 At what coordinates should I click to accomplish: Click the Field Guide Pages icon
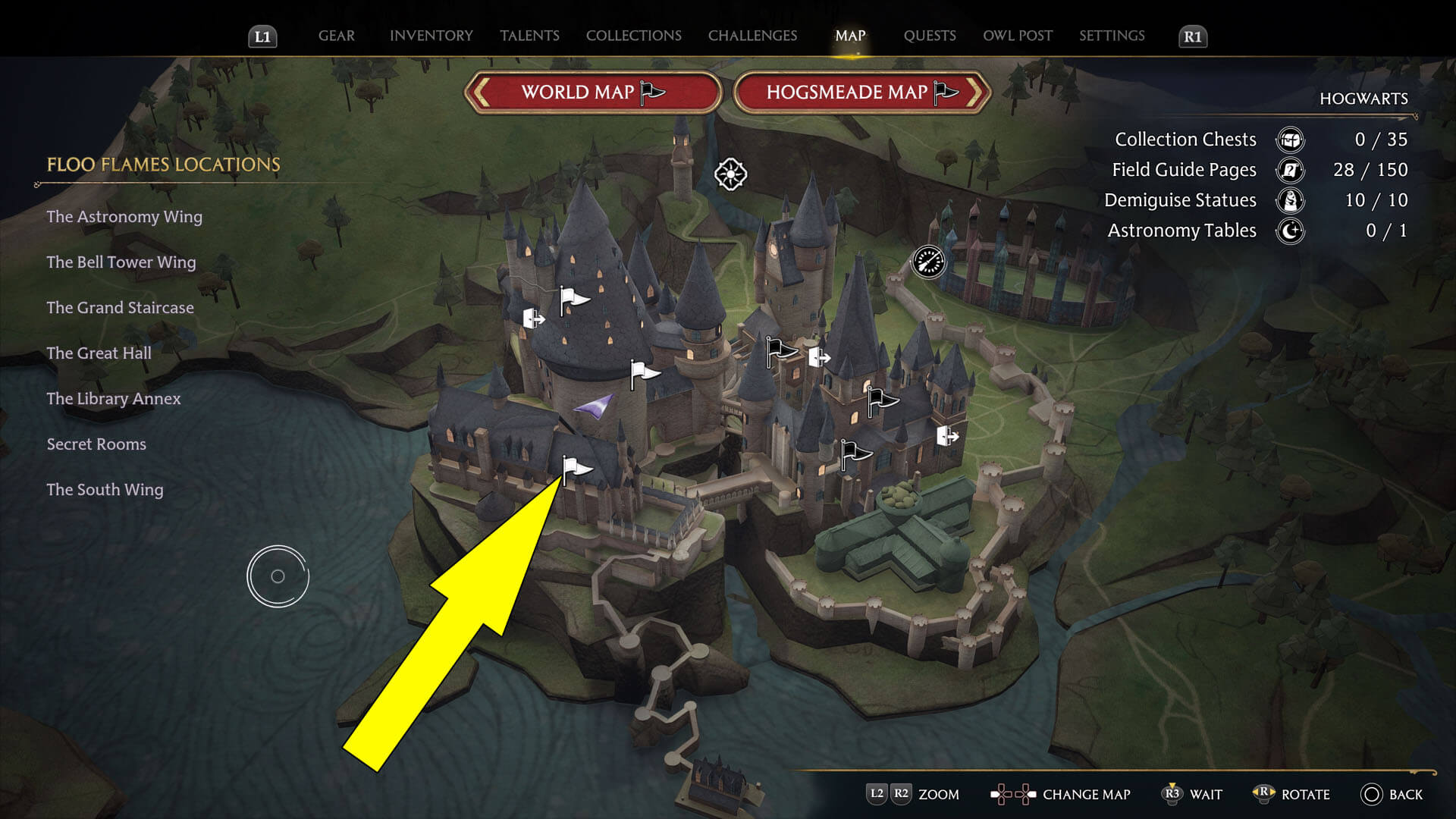tap(1289, 171)
